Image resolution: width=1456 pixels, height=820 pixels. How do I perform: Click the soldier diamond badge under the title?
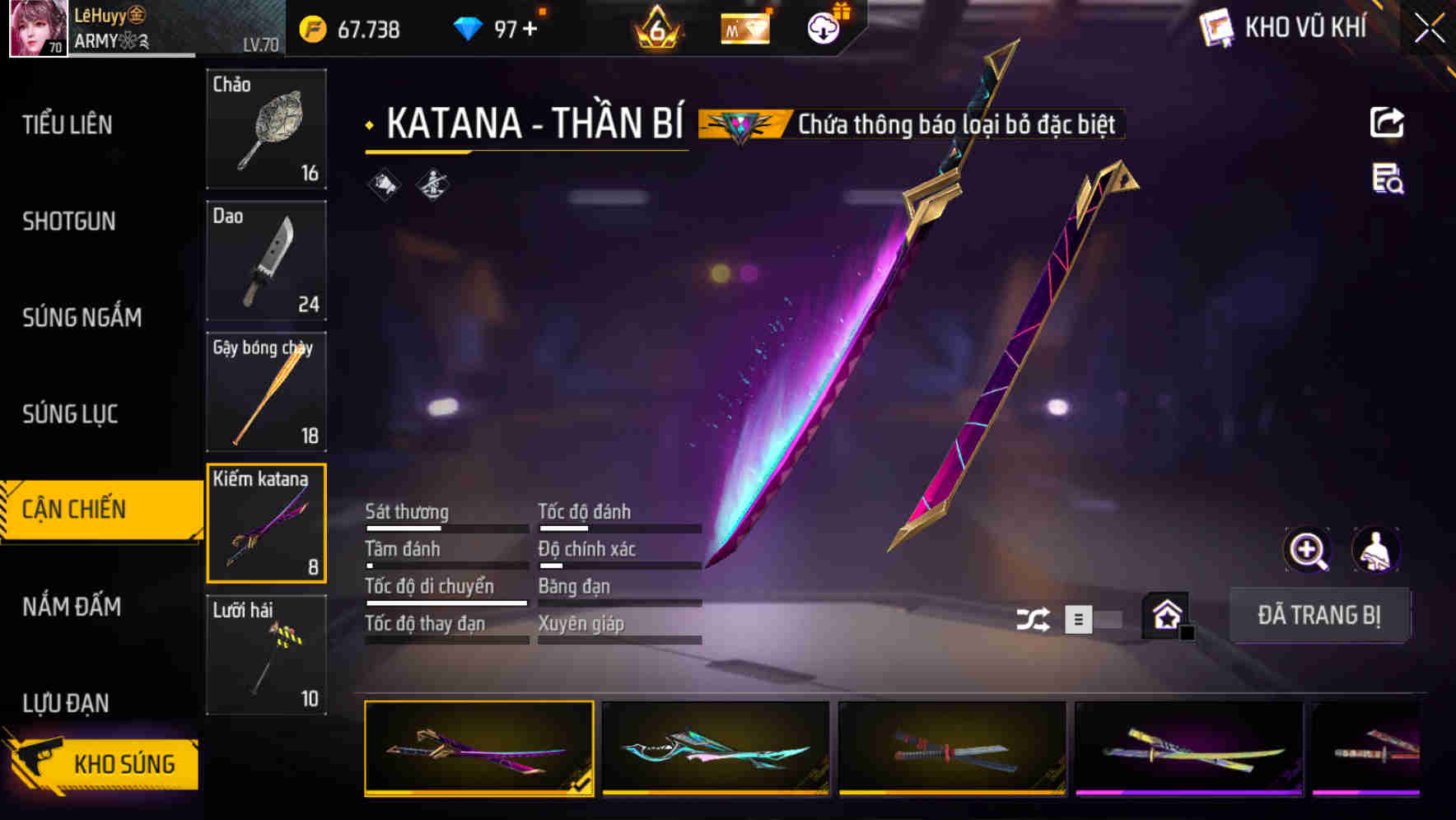[432, 184]
